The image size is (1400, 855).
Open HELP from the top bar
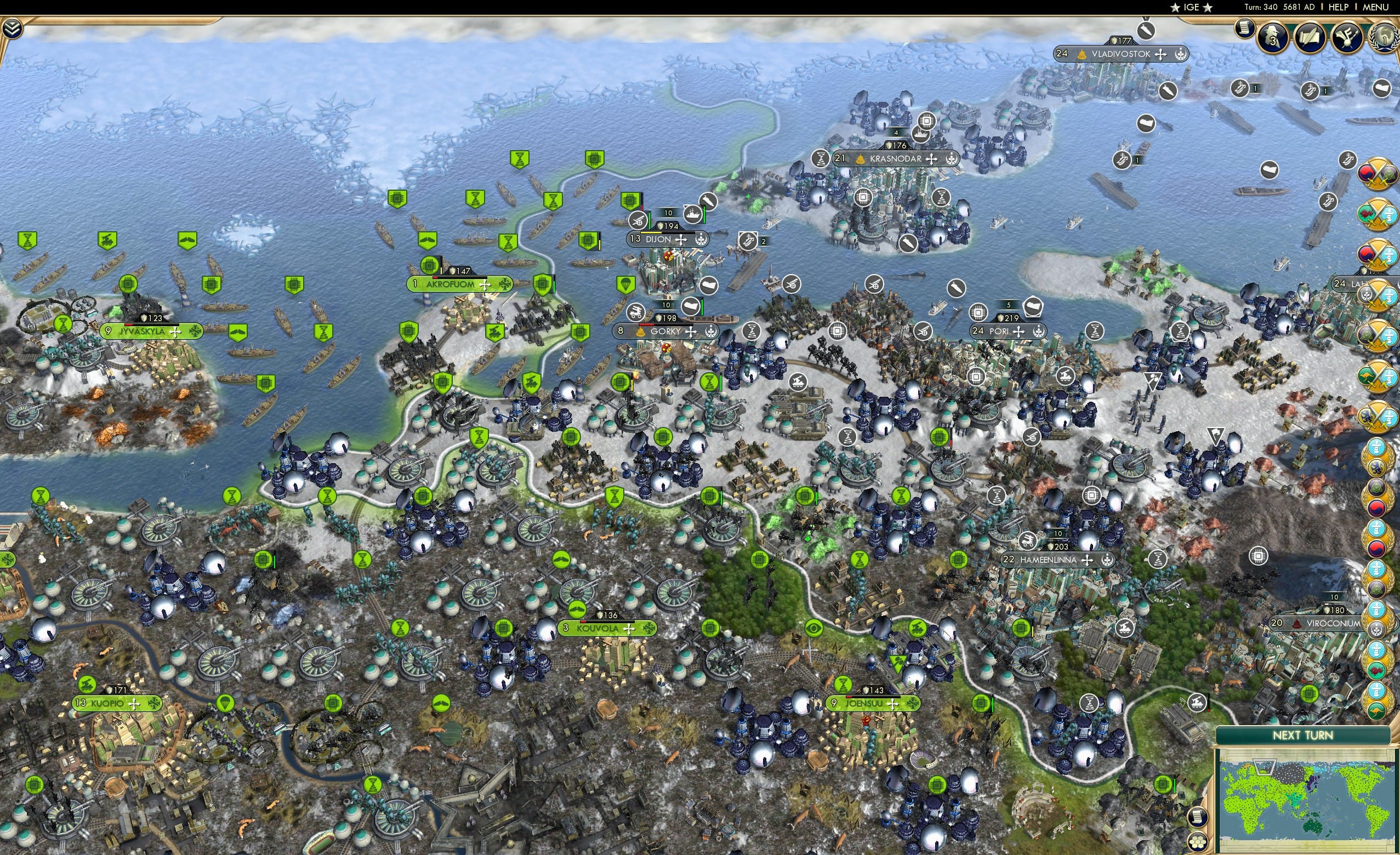[1339, 7]
